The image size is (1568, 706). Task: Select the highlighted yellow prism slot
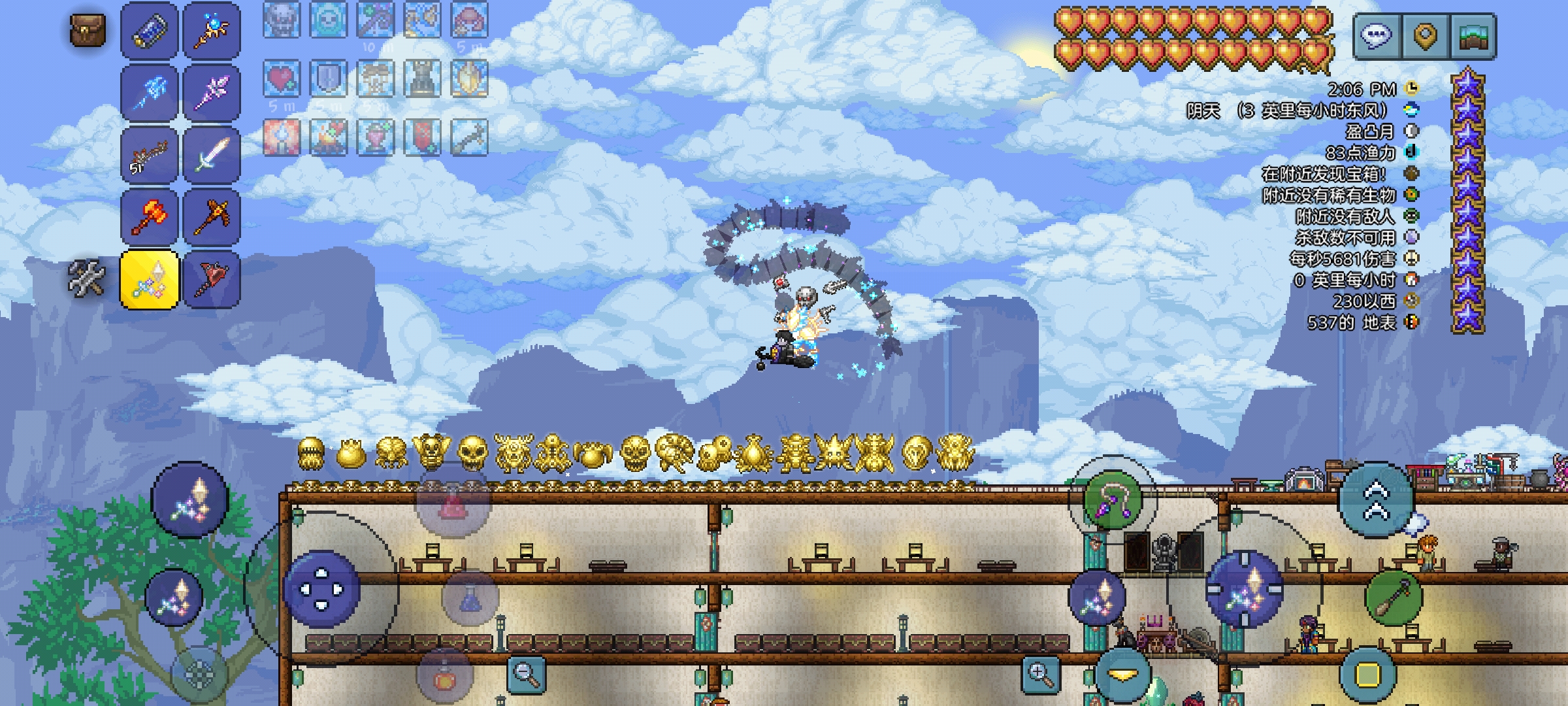150,279
